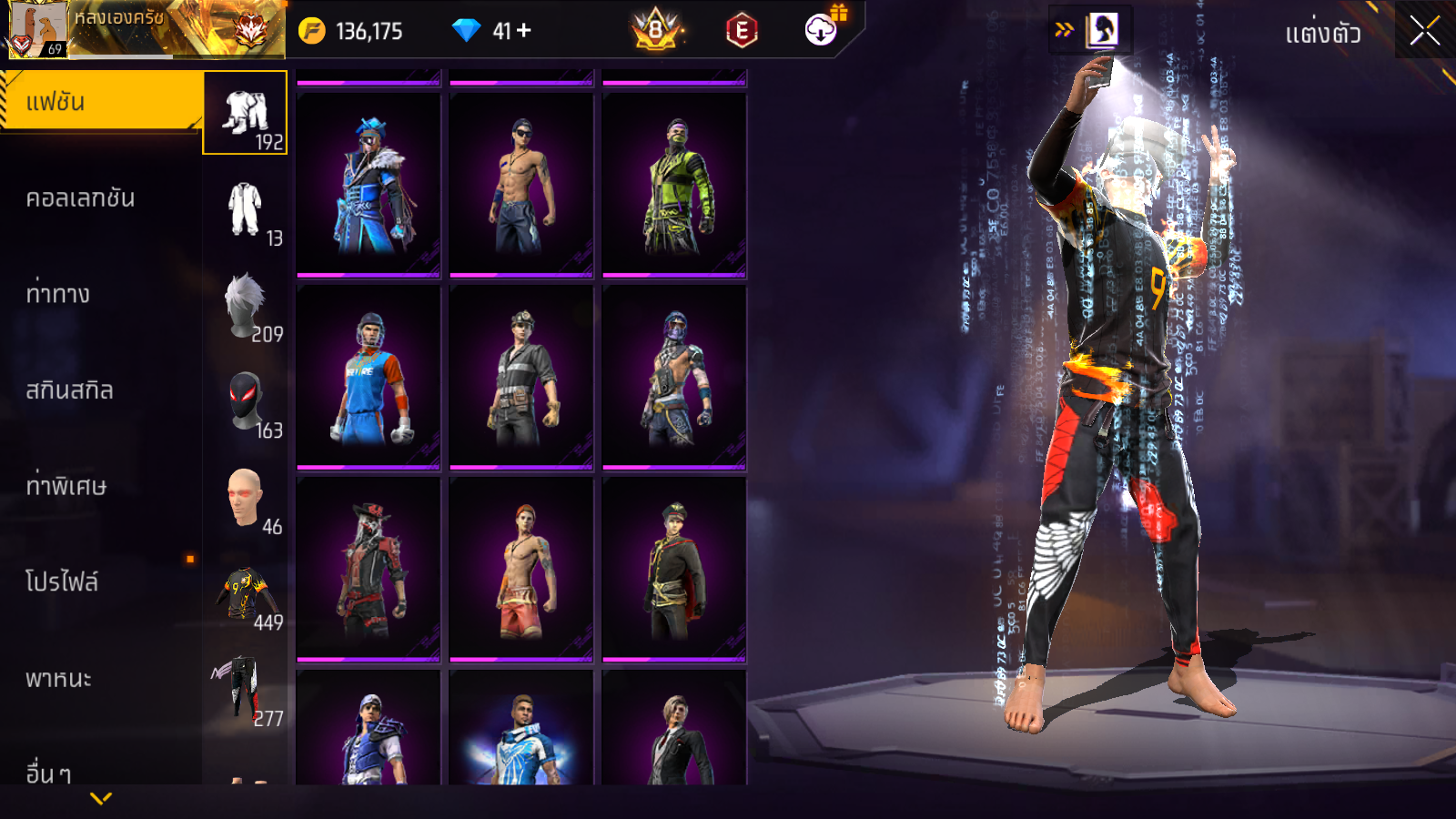The height and width of the screenshot is (819, 1456).
Task: Open the shirt subcategory with 449 items
Action: tap(246, 595)
